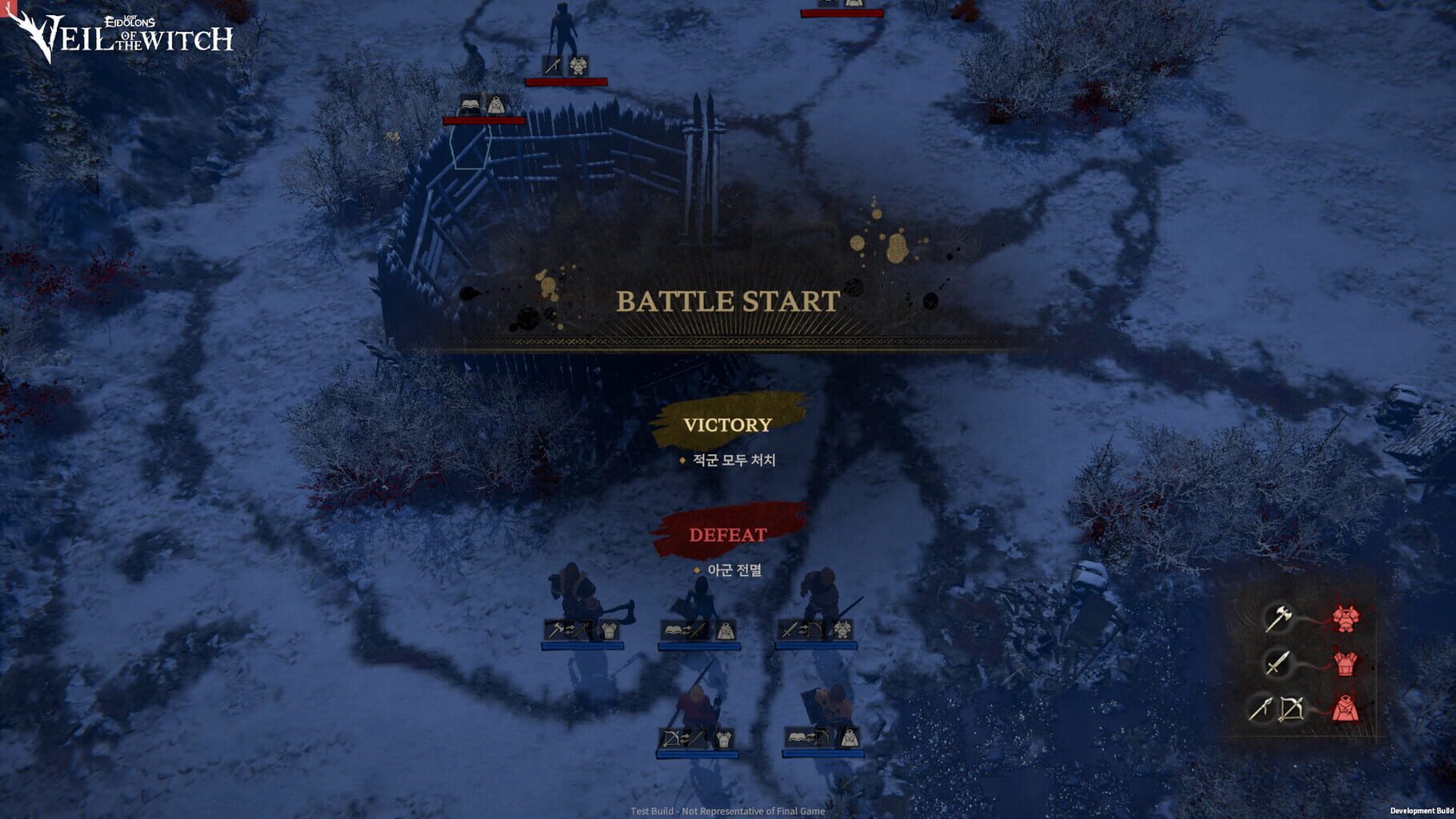Select the spear icon in the enemy legend panel

click(1260, 709)
